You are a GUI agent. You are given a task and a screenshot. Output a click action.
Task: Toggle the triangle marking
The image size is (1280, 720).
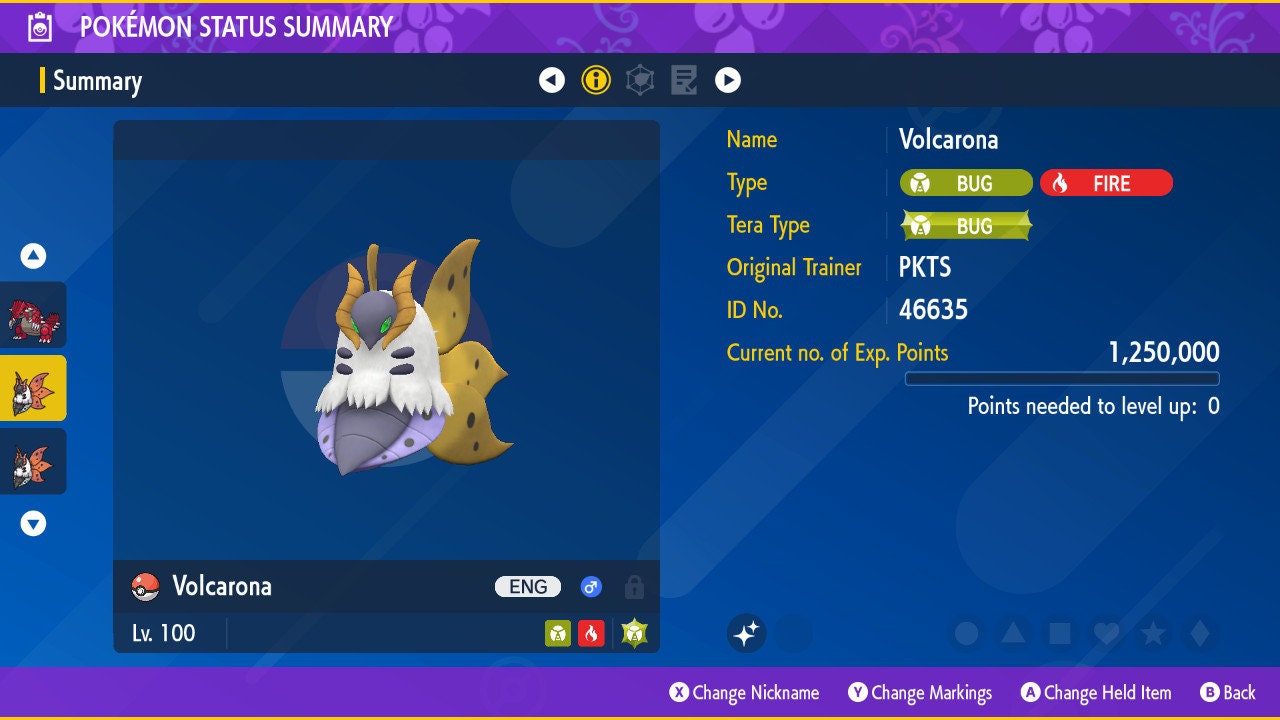coord(1013,633)
